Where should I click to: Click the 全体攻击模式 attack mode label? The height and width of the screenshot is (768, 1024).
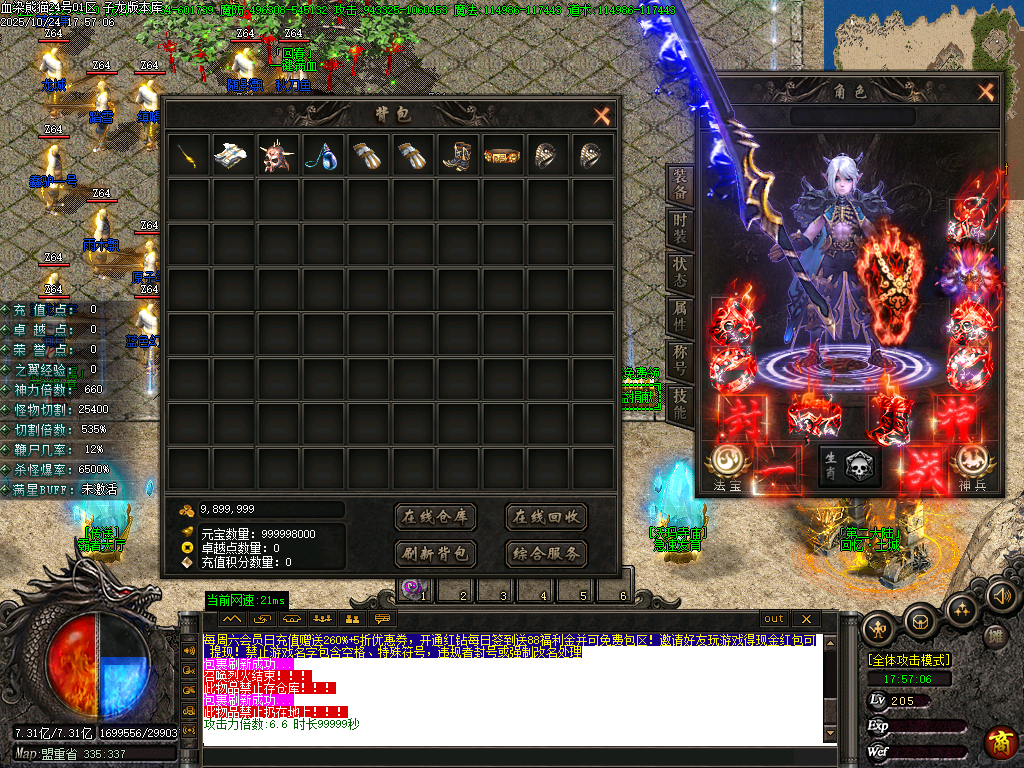[x=909, y=660]
